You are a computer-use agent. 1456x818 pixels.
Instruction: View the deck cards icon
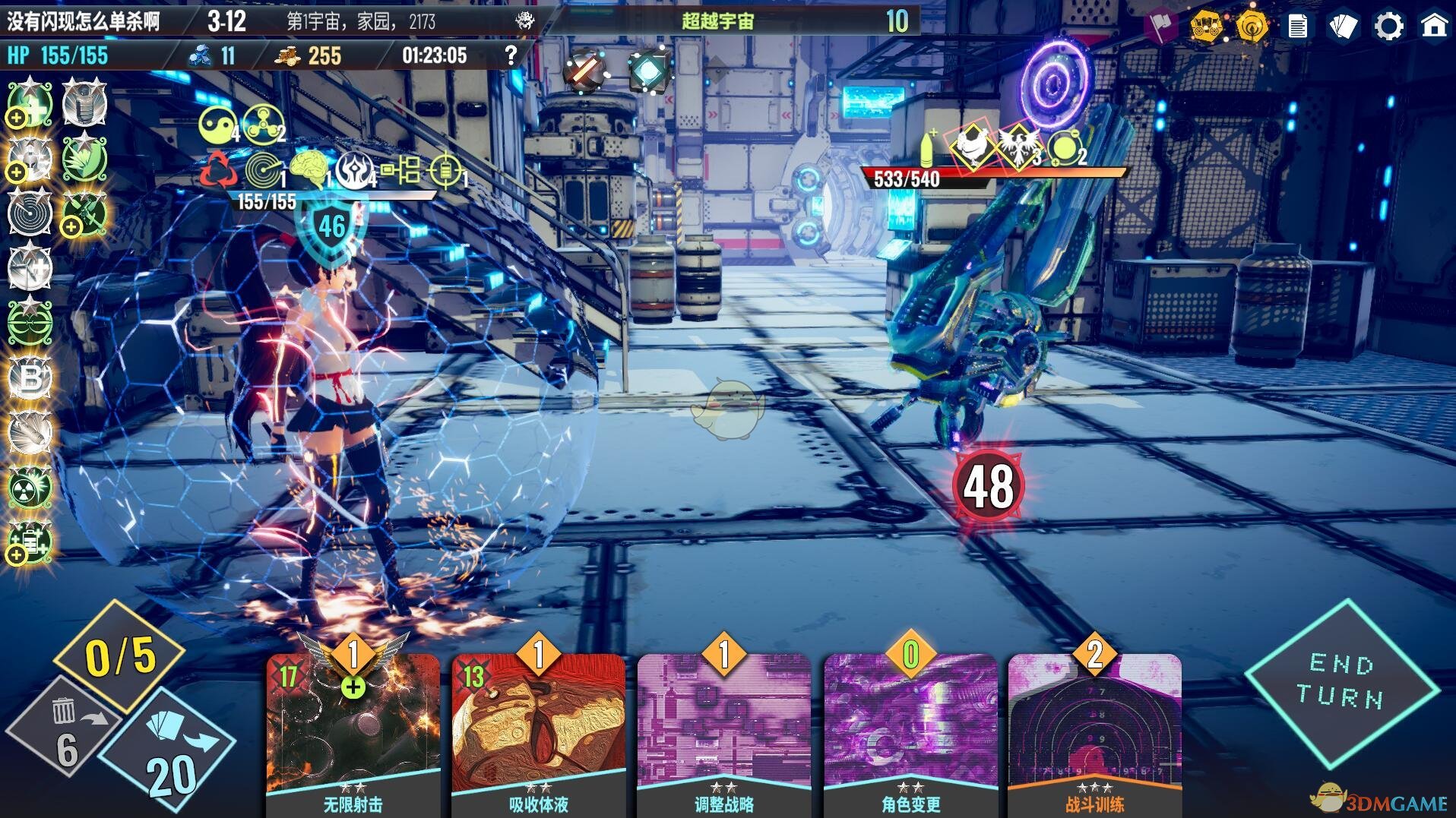coord(1343,27)
